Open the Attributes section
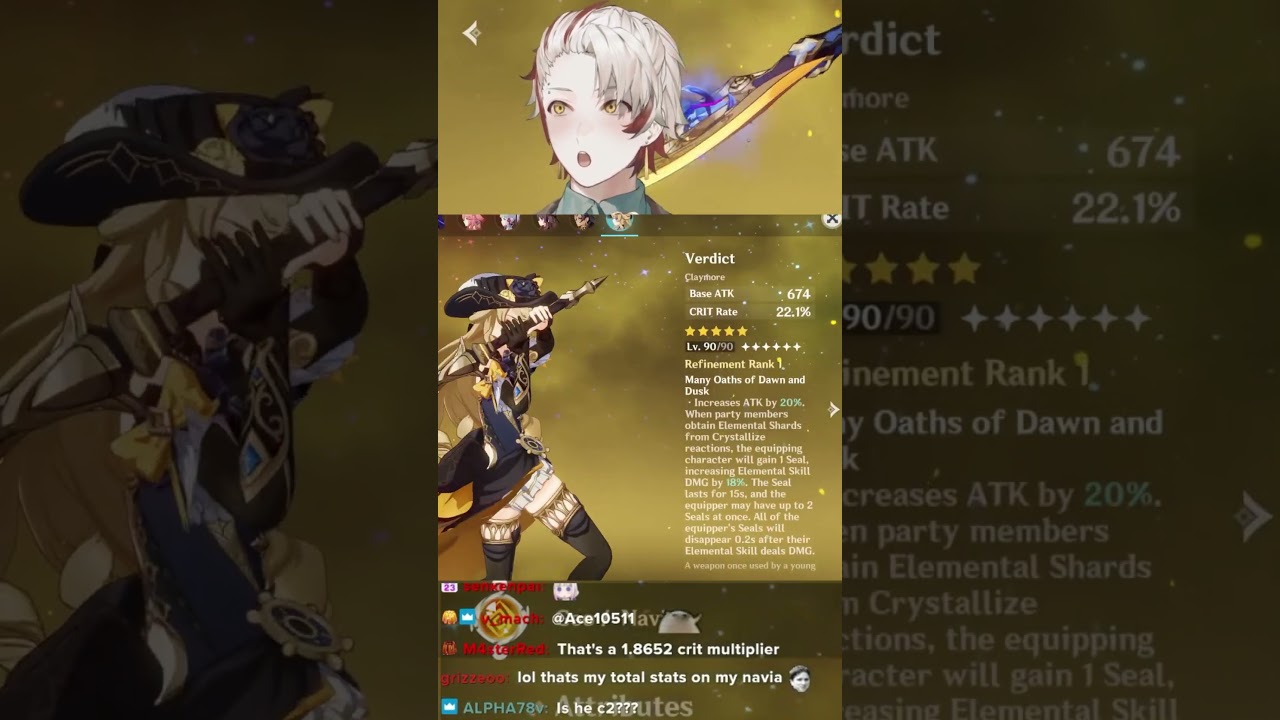Image resolution: width=1280 pixels, height=720 pixels. (625, 703)
